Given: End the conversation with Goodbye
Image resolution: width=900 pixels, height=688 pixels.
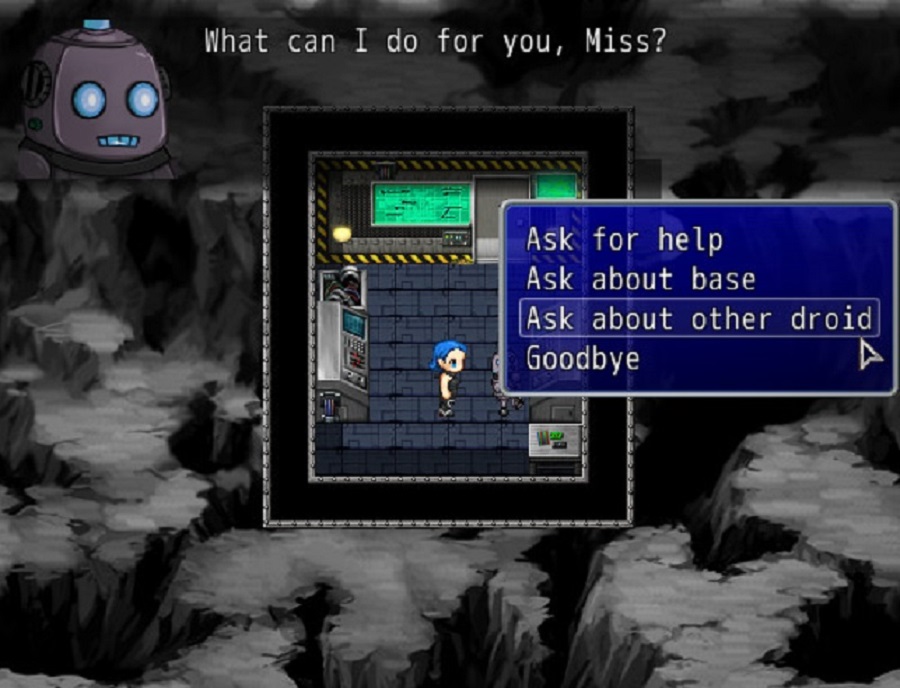Looking at the screenshot, I should tap(583, 358).
